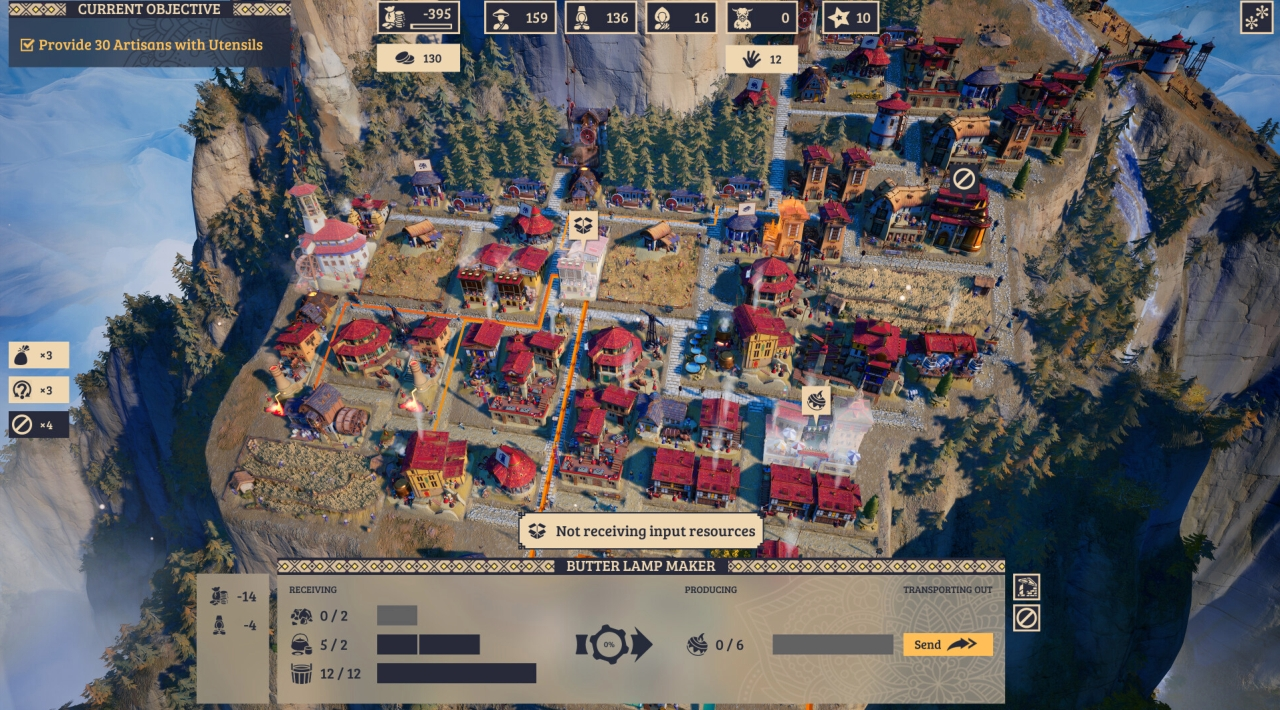Screen dimensions: 1280x710
Task: Pause building with the prohibited-circle panel button
Action: click(1026, 618)
